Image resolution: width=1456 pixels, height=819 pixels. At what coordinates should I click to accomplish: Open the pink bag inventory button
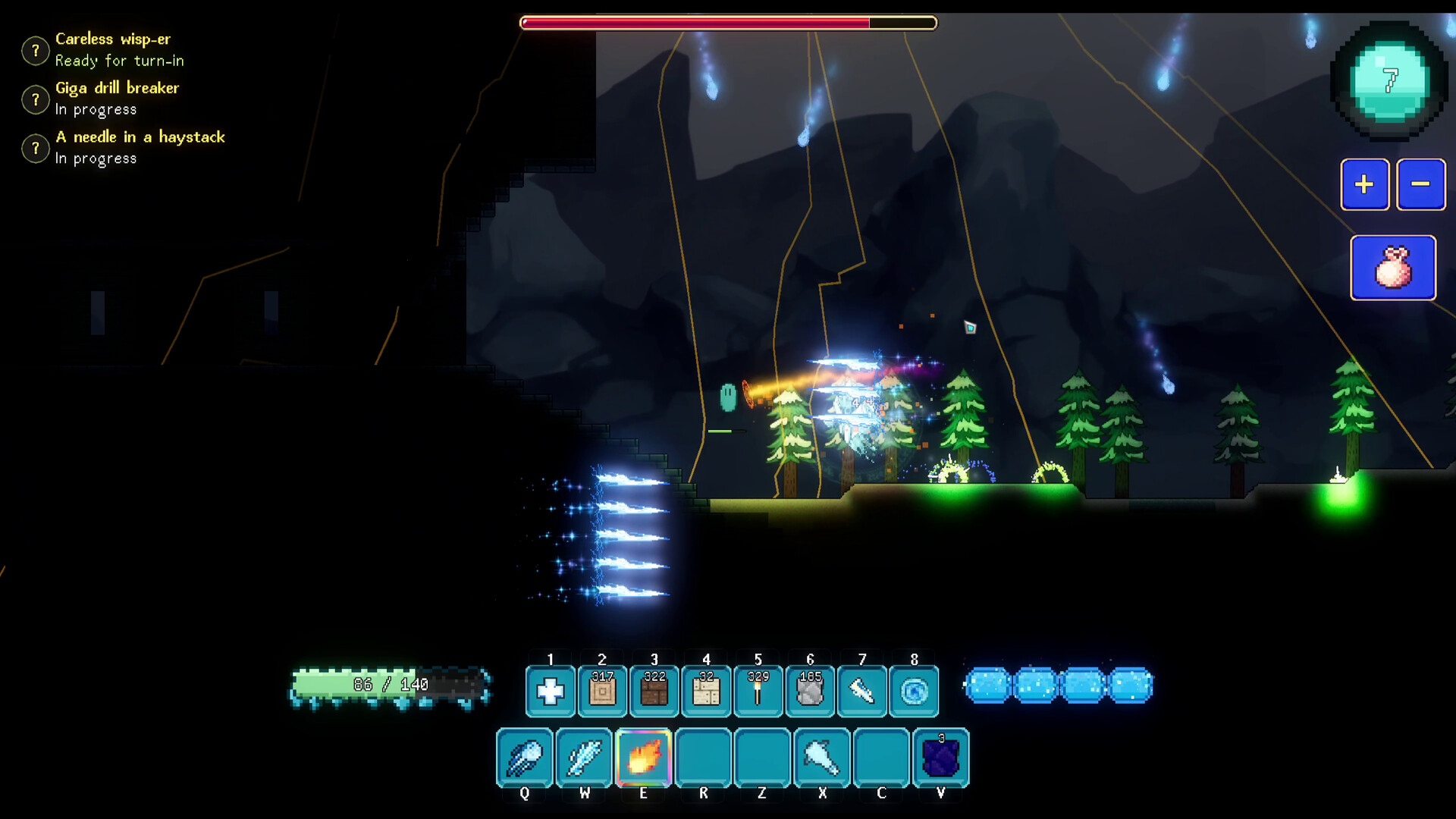[x=1393, y=268]
